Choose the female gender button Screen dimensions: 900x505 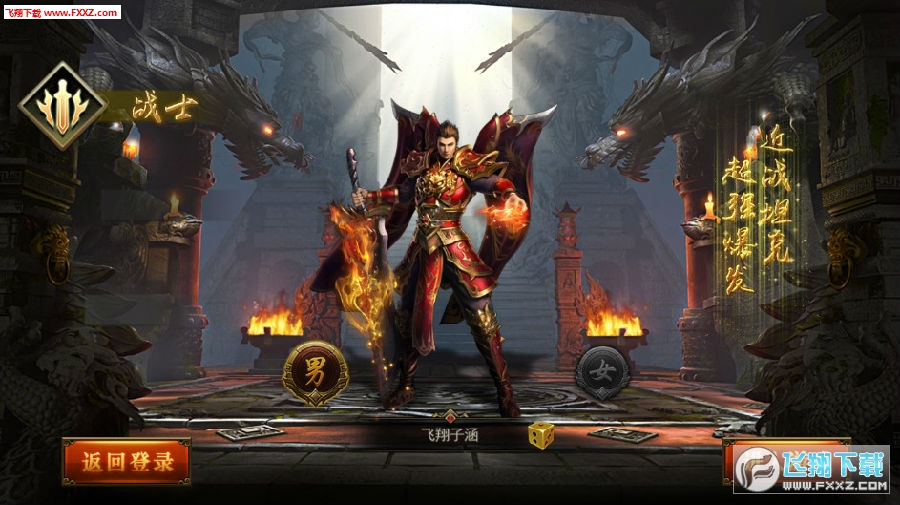pyautogui.click(x=602, y=372)
